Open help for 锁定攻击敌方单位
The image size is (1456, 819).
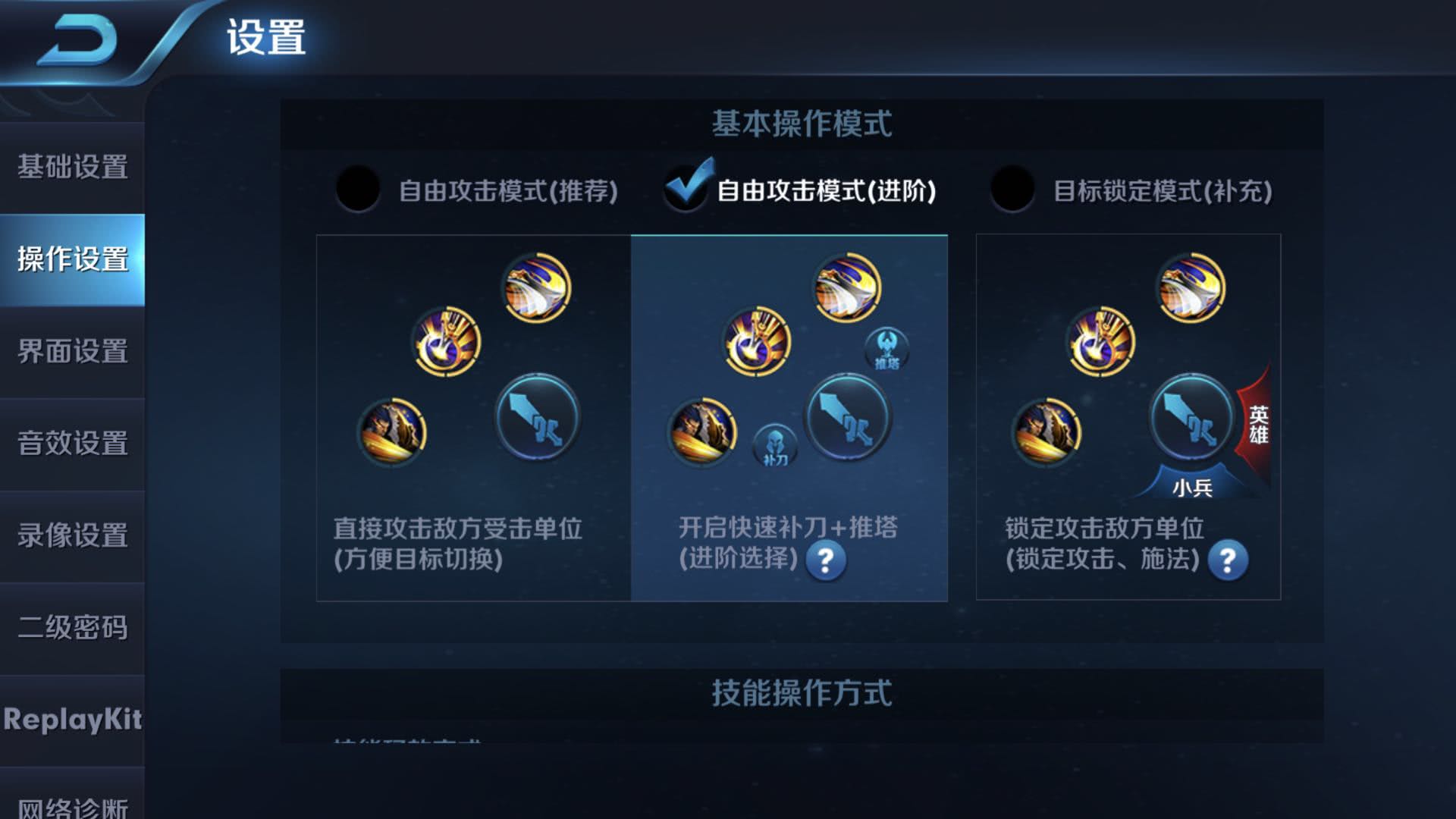(x=1228, y=561)
